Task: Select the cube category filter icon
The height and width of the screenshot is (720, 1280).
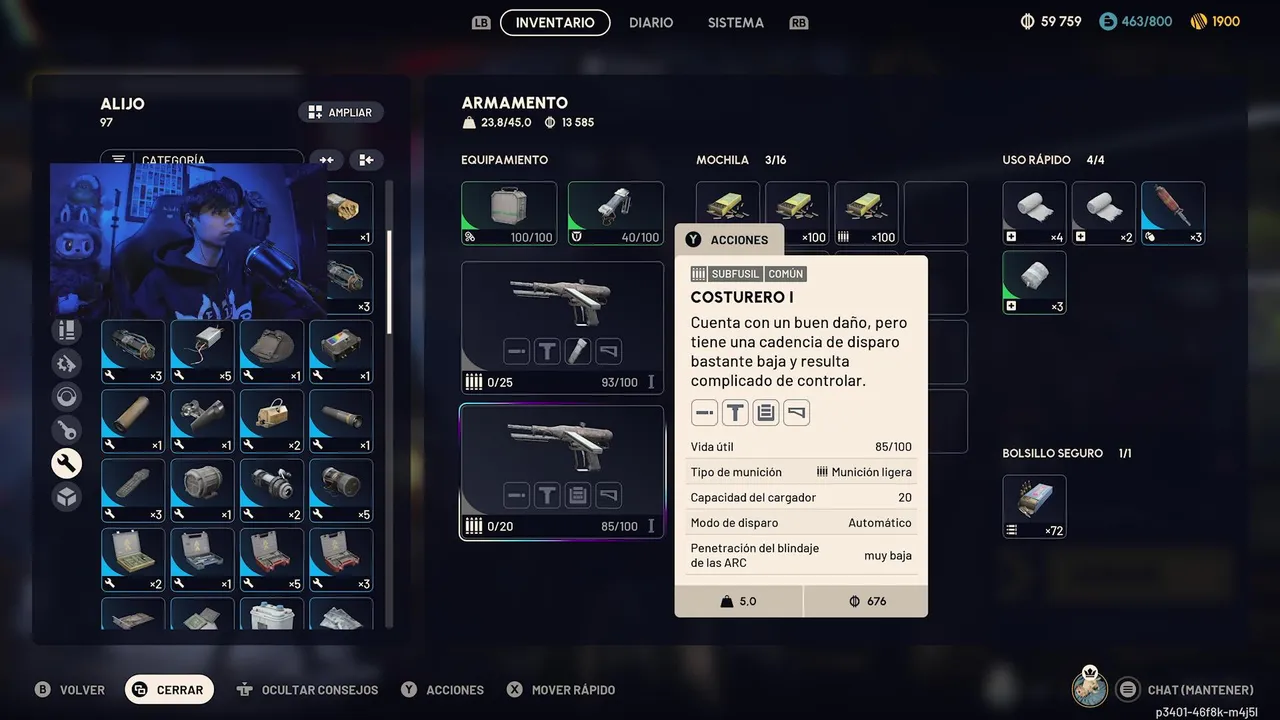Action: pos(67,496)
